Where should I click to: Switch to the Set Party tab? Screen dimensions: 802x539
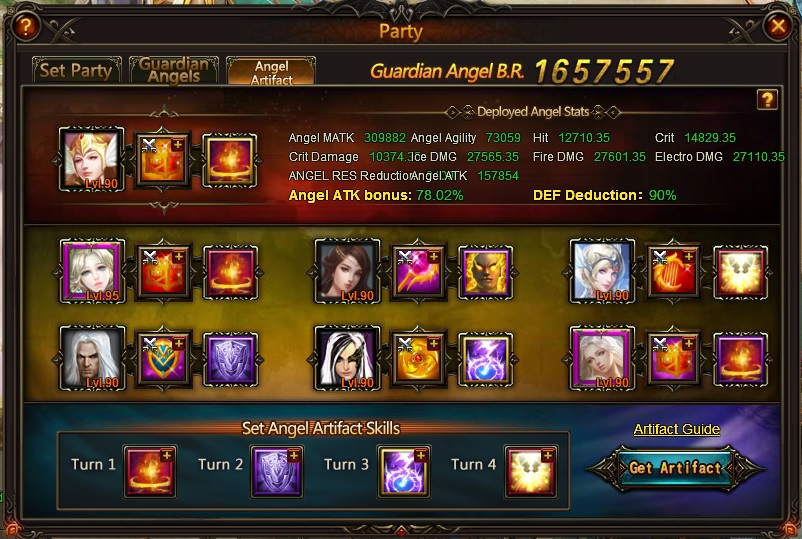74,71
